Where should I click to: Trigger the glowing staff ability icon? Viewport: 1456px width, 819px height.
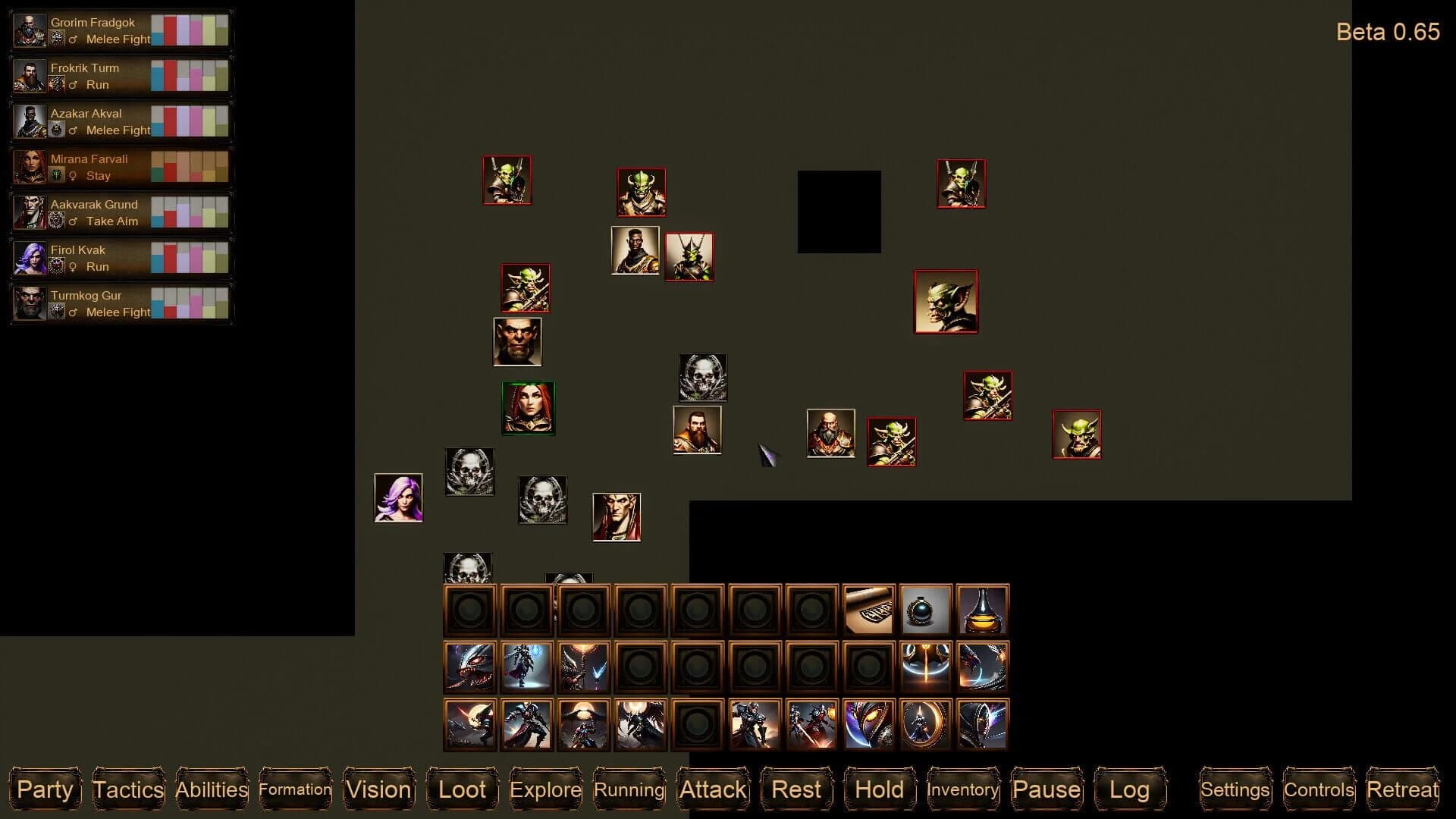[x=927, y=667]
